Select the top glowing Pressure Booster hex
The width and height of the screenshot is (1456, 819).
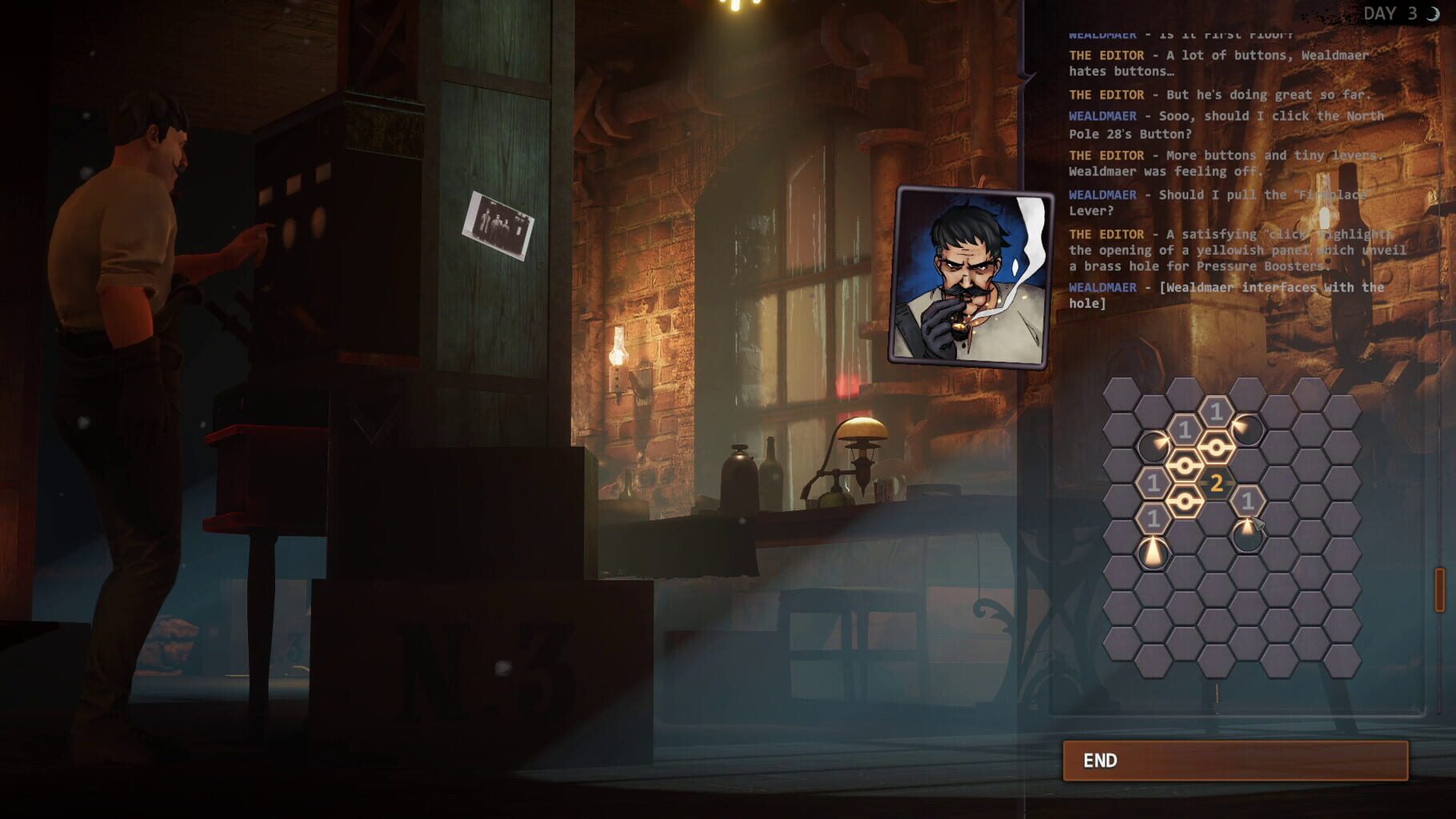(1215, 446)
